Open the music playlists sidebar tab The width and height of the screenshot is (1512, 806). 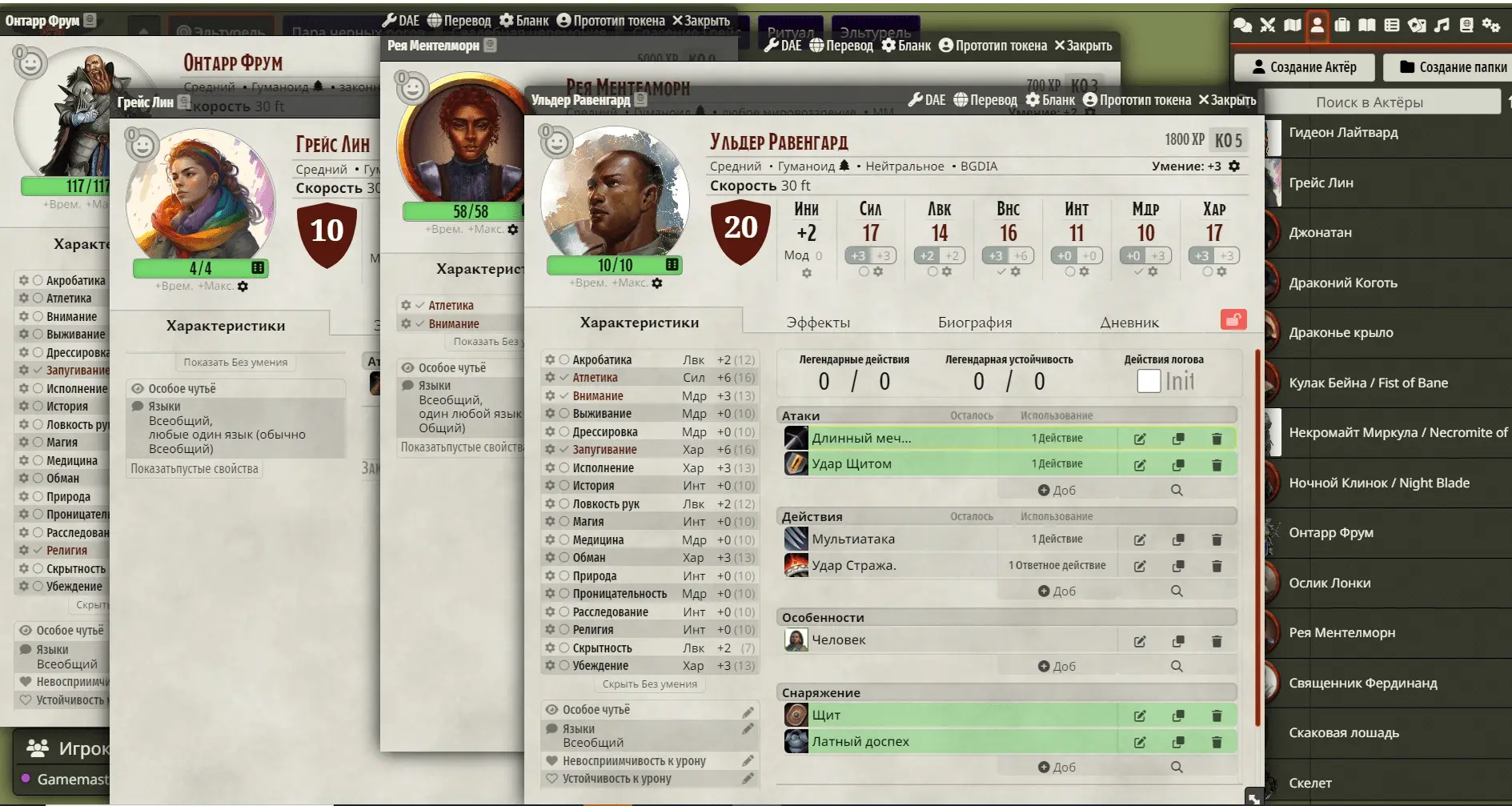pos(1442,25)
